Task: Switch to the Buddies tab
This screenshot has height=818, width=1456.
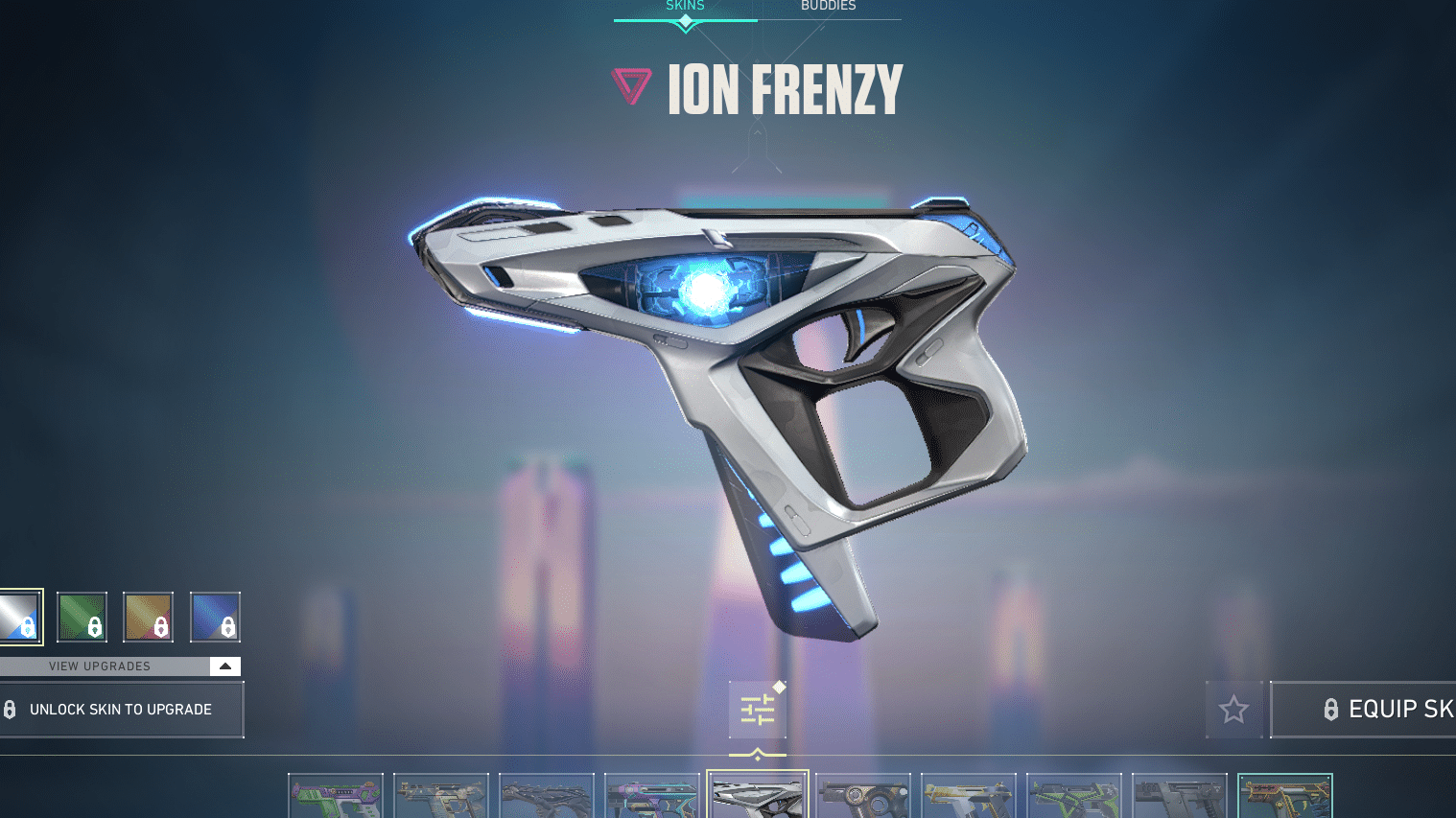Action: tap(828, 6)
